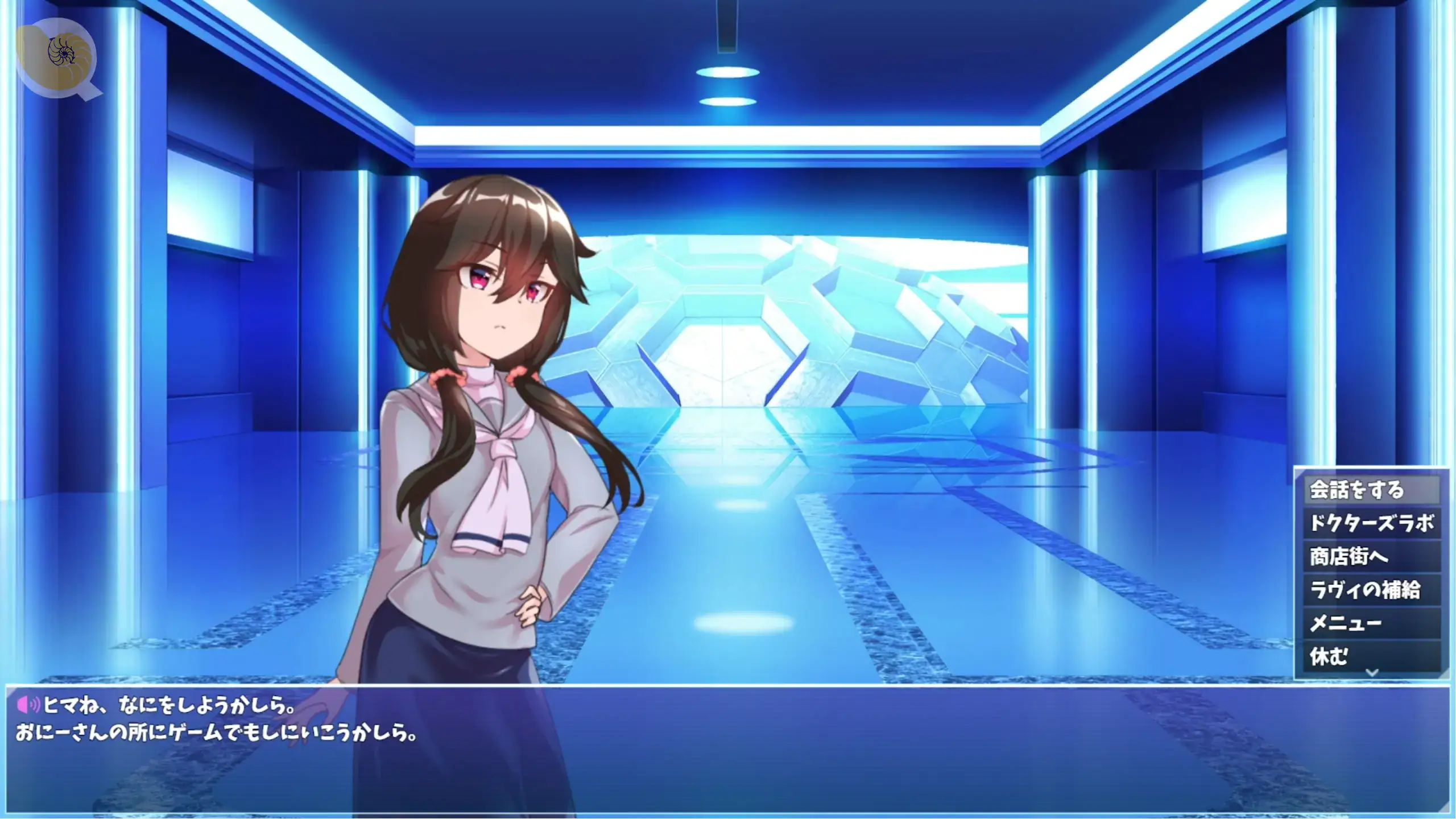Select ラヴィの補給 menu entry
The height and width of the screenshot is (819, 1456).
[x=1371, y=590]
